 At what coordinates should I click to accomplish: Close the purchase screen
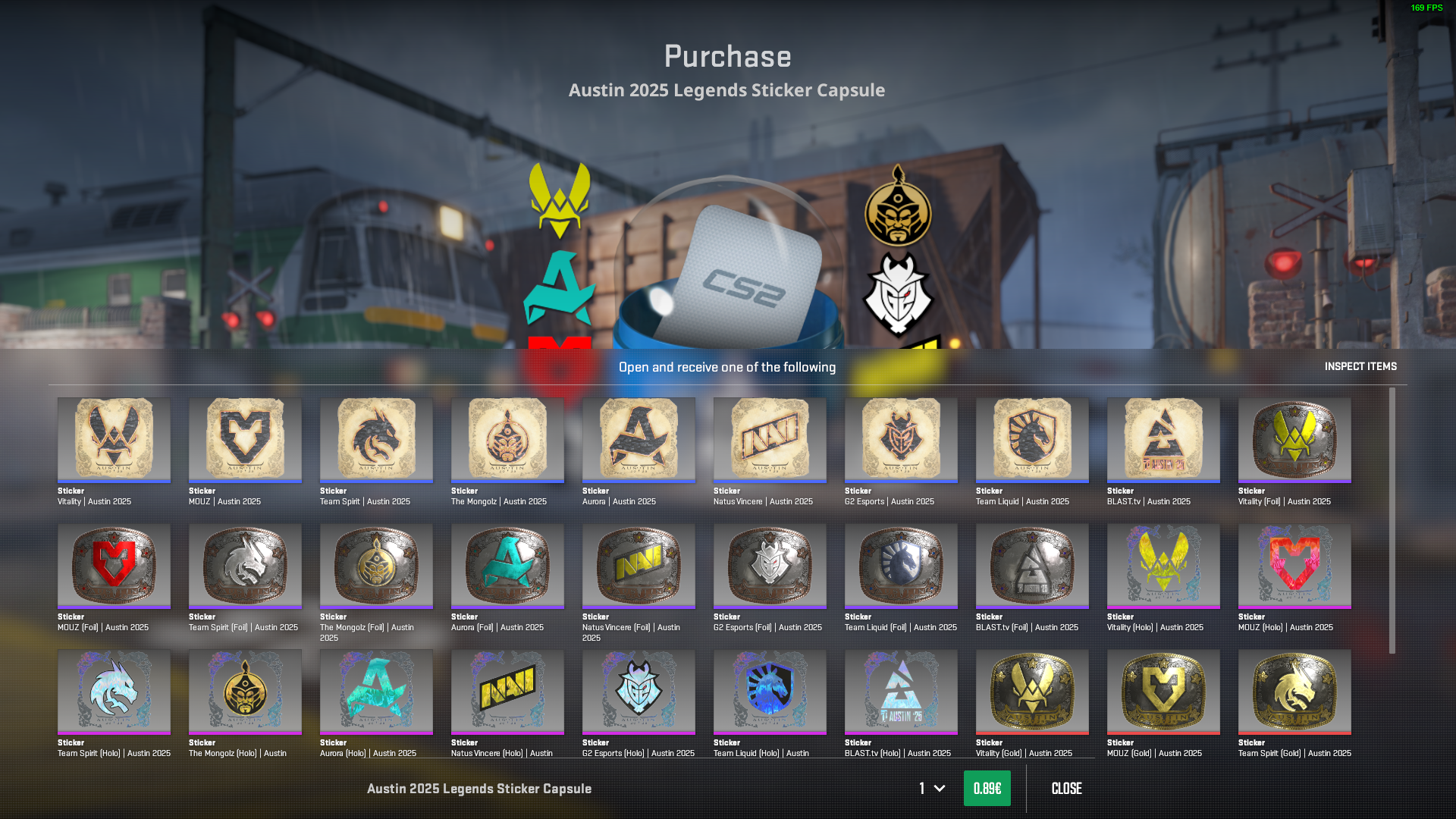tap(1066, 789)
